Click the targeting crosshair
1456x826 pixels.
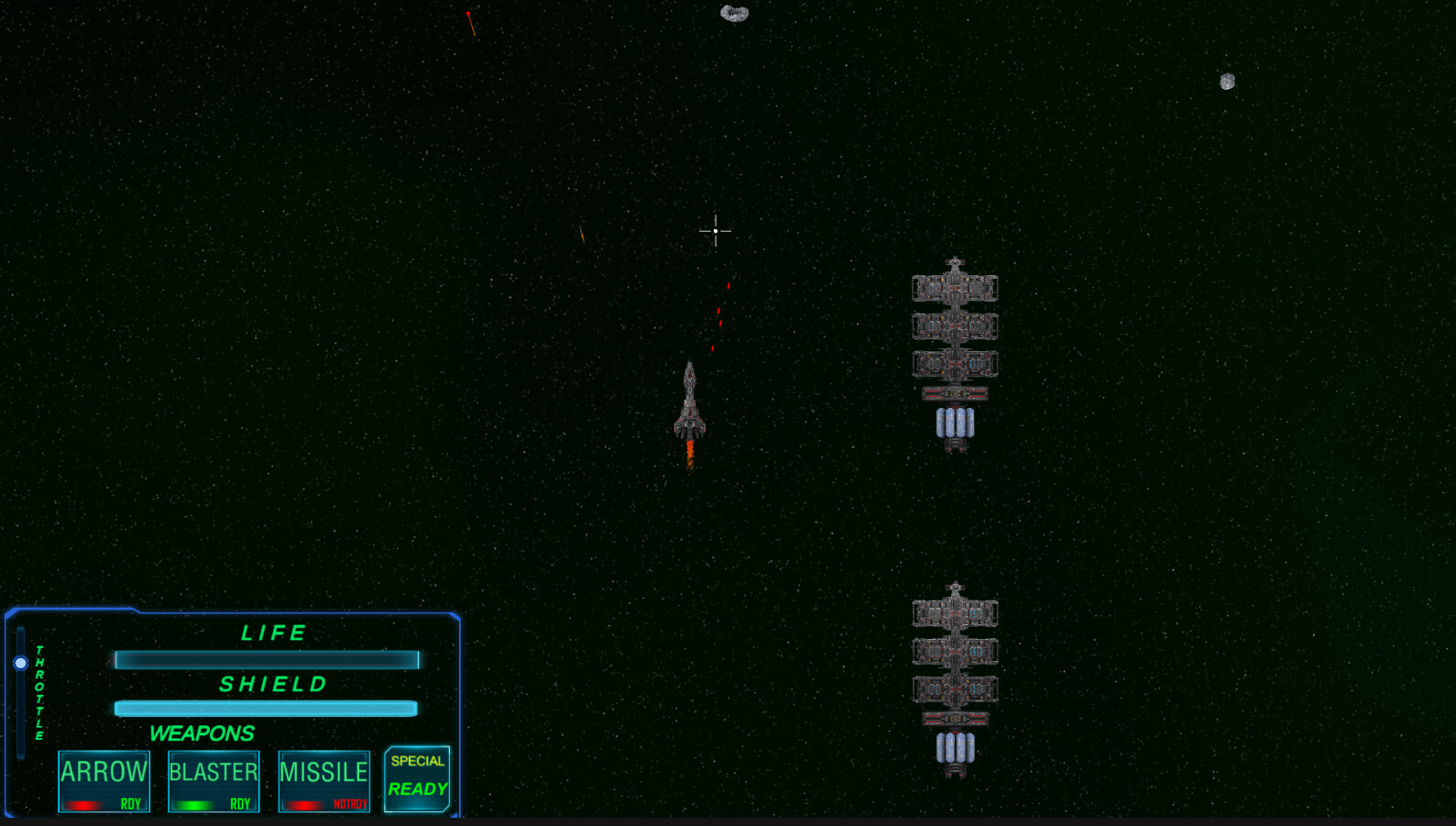[716, 231]
